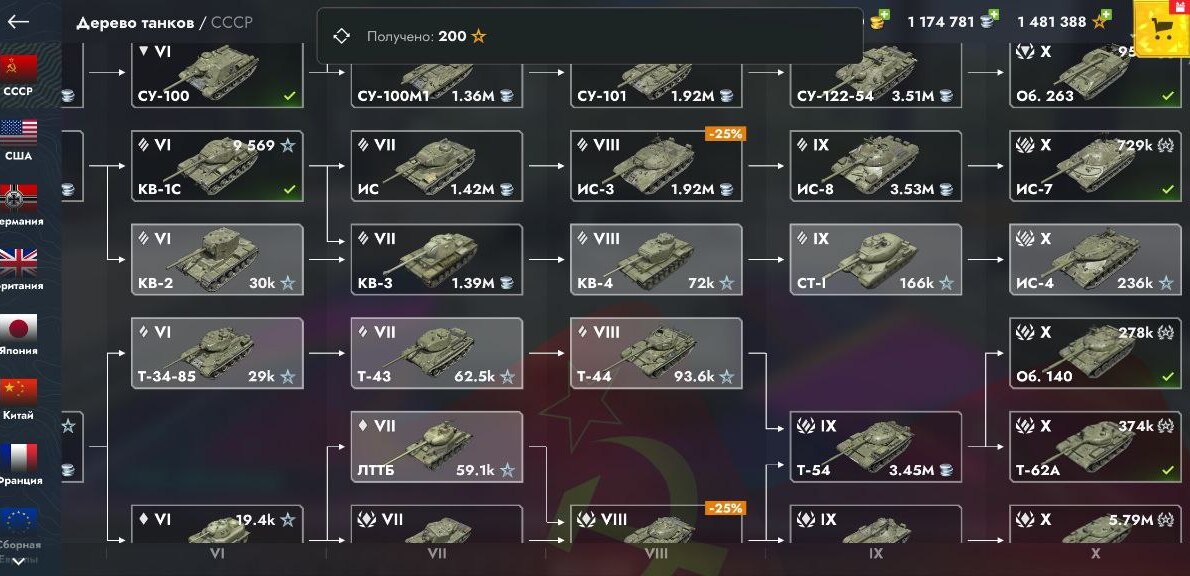Choose the Китай nation tab
This screenshot has height=576, width=1190.
pyautogui.click(x=18, y=399)
